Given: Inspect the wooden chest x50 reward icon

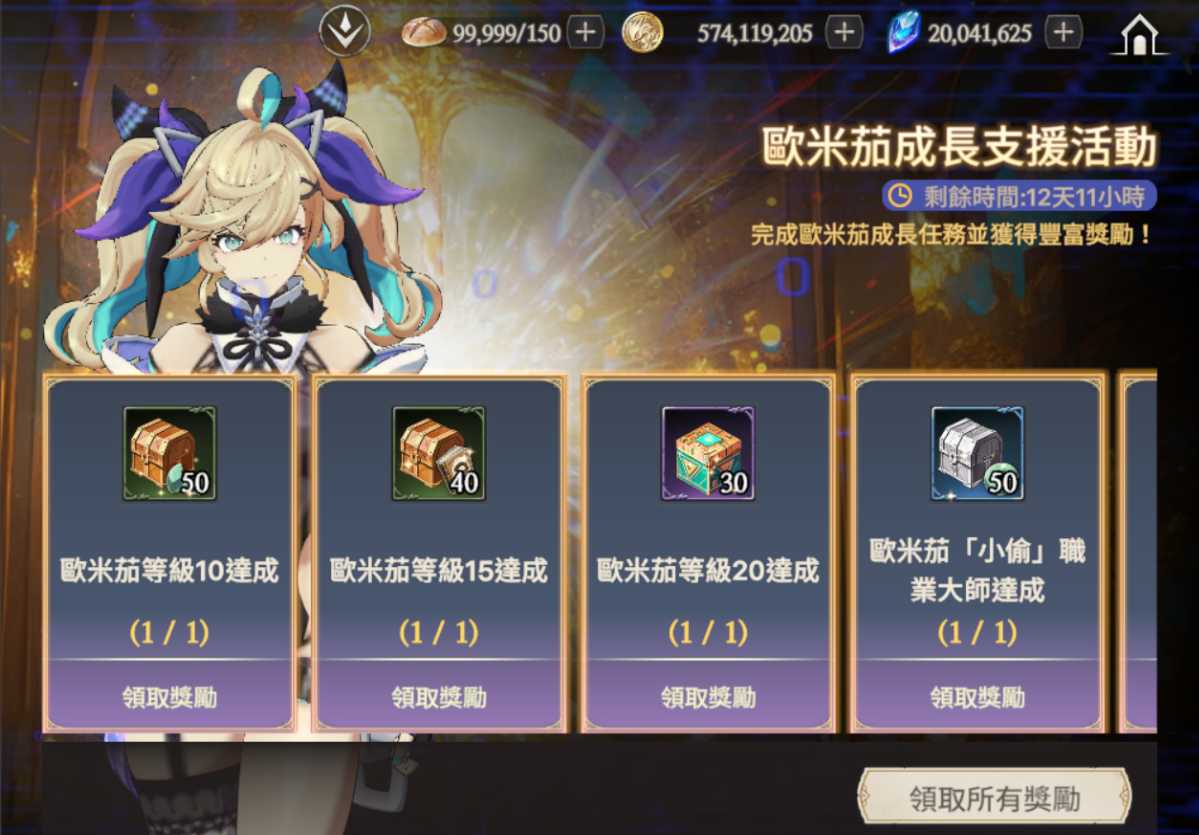Looking at the screenshot, I should coord(169,453).
